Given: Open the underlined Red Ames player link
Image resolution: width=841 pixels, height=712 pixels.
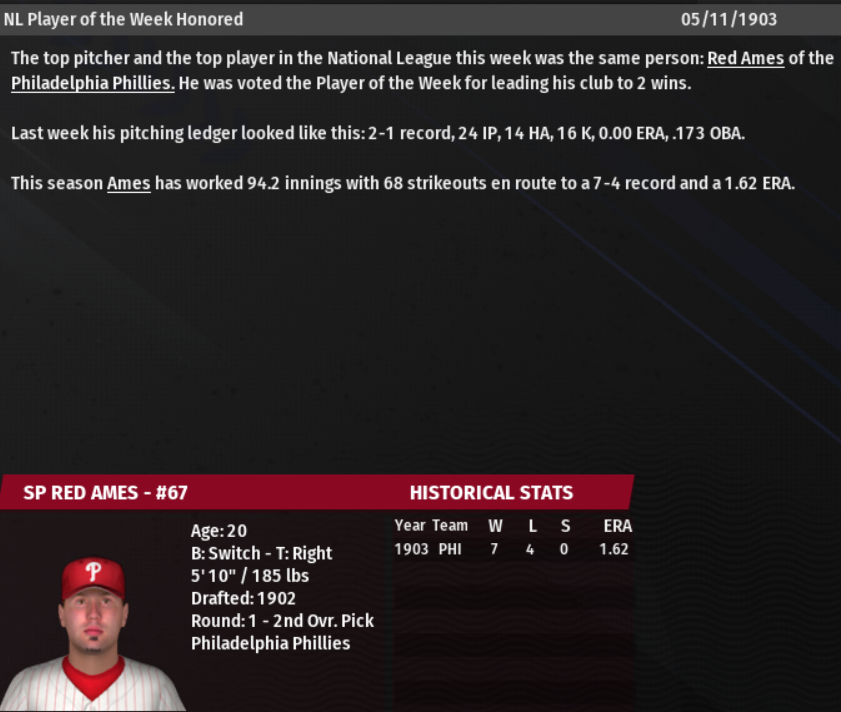Looking at the screenshot, I should click(x=745, y=58).
